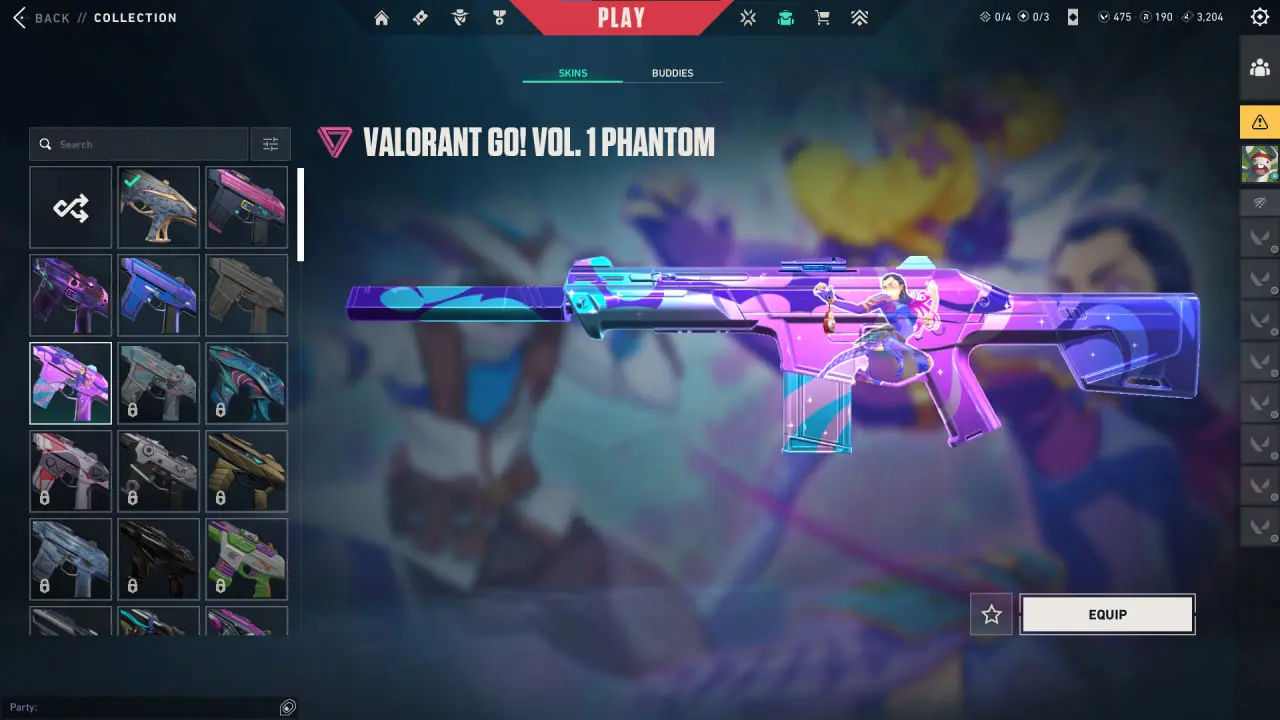The image size is (1280, 720).
Task: Click the big red PLAY button
Action: [x=621, y=17]
